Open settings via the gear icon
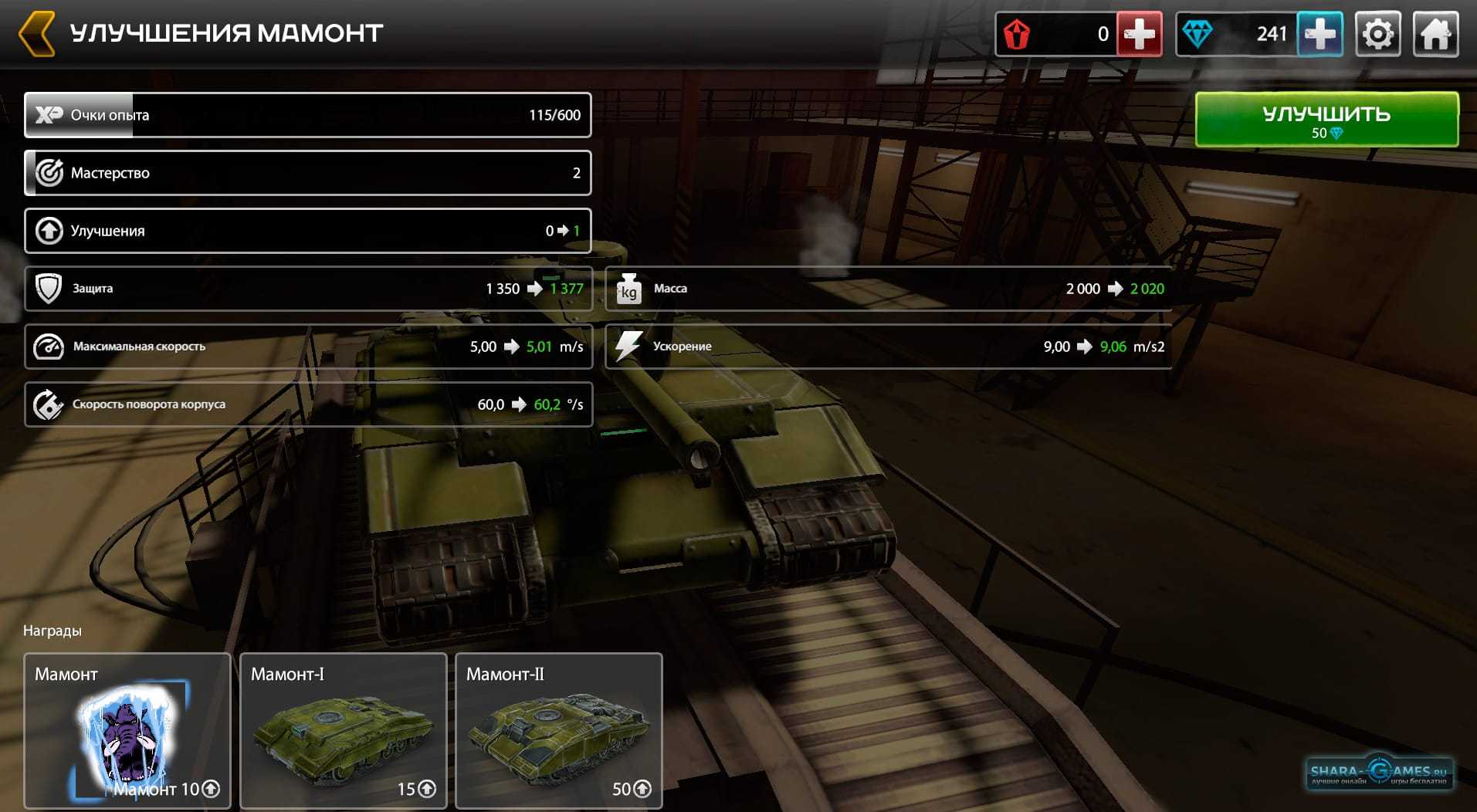This screenshot has width=1477, height=812. tap(1378, 34)
